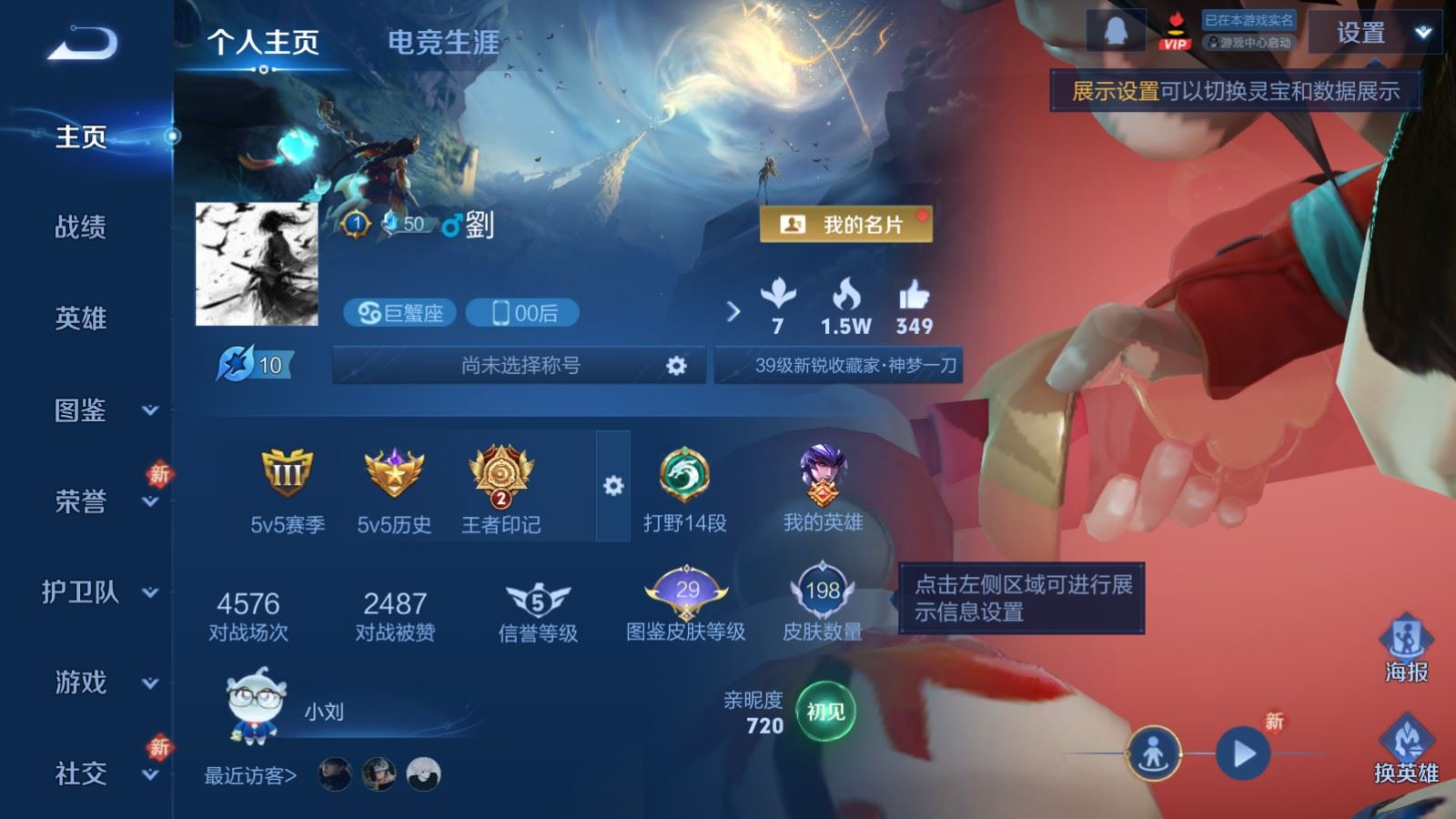Image resolution: width=1456 pixels, height=819 pixels.
Task: Choose a title via 尚未选择称号 bar
Action: pyautogui.click(x=520, y=366)
